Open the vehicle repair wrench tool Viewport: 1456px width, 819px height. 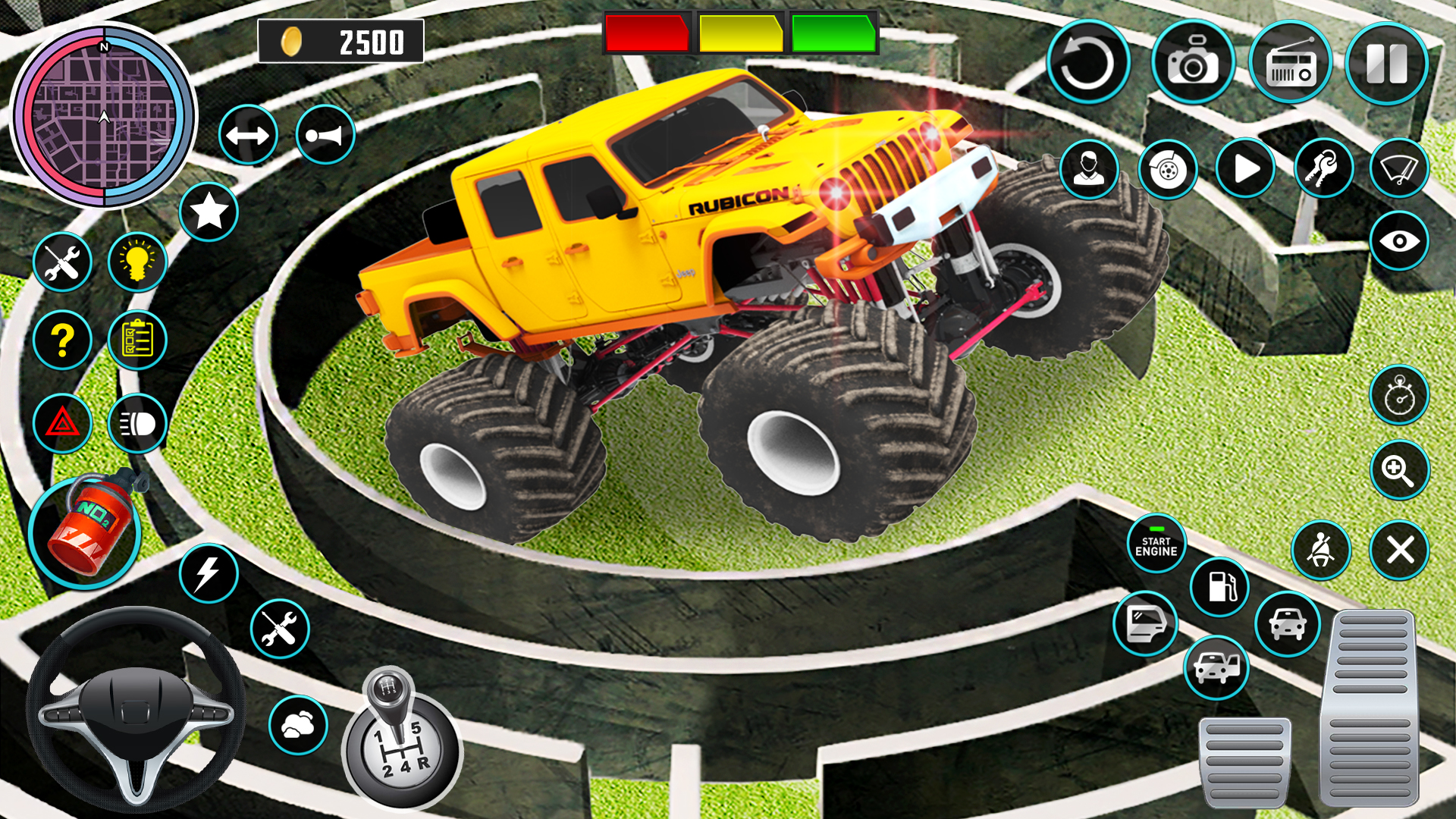click(x=64, y=262)
